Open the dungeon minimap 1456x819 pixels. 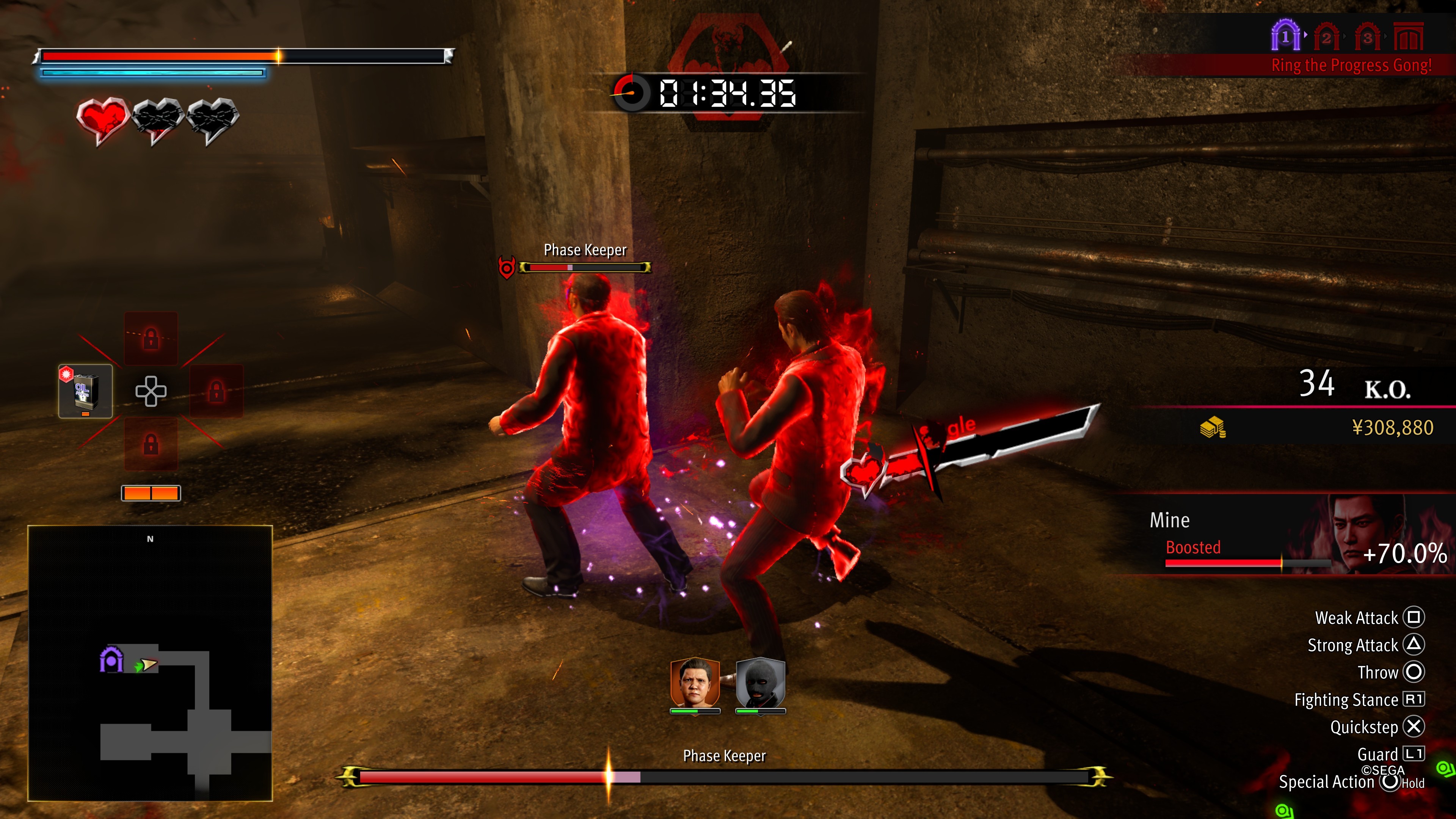(151, 662)
